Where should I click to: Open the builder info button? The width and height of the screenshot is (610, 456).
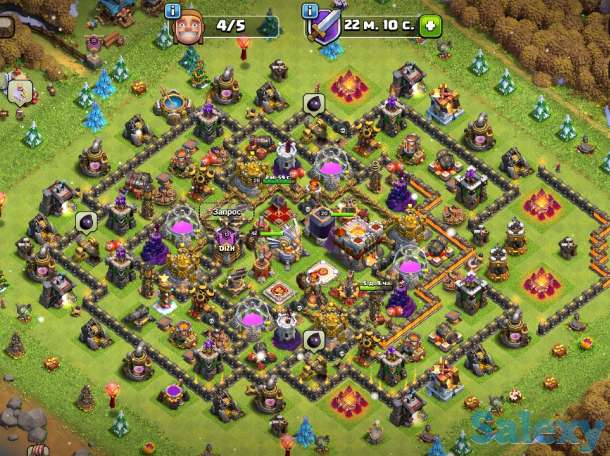click(174, 11)
